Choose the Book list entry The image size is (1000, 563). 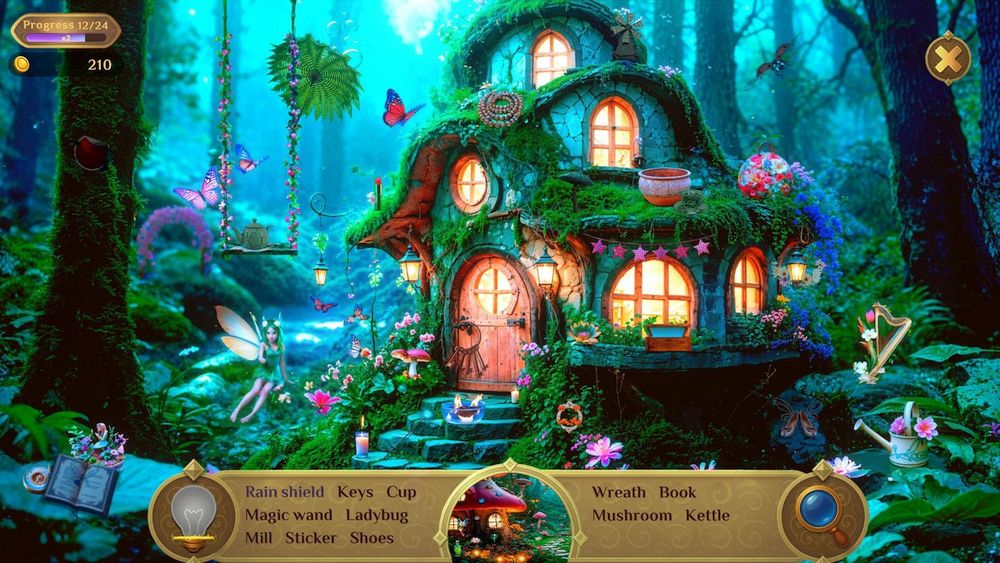677,492
